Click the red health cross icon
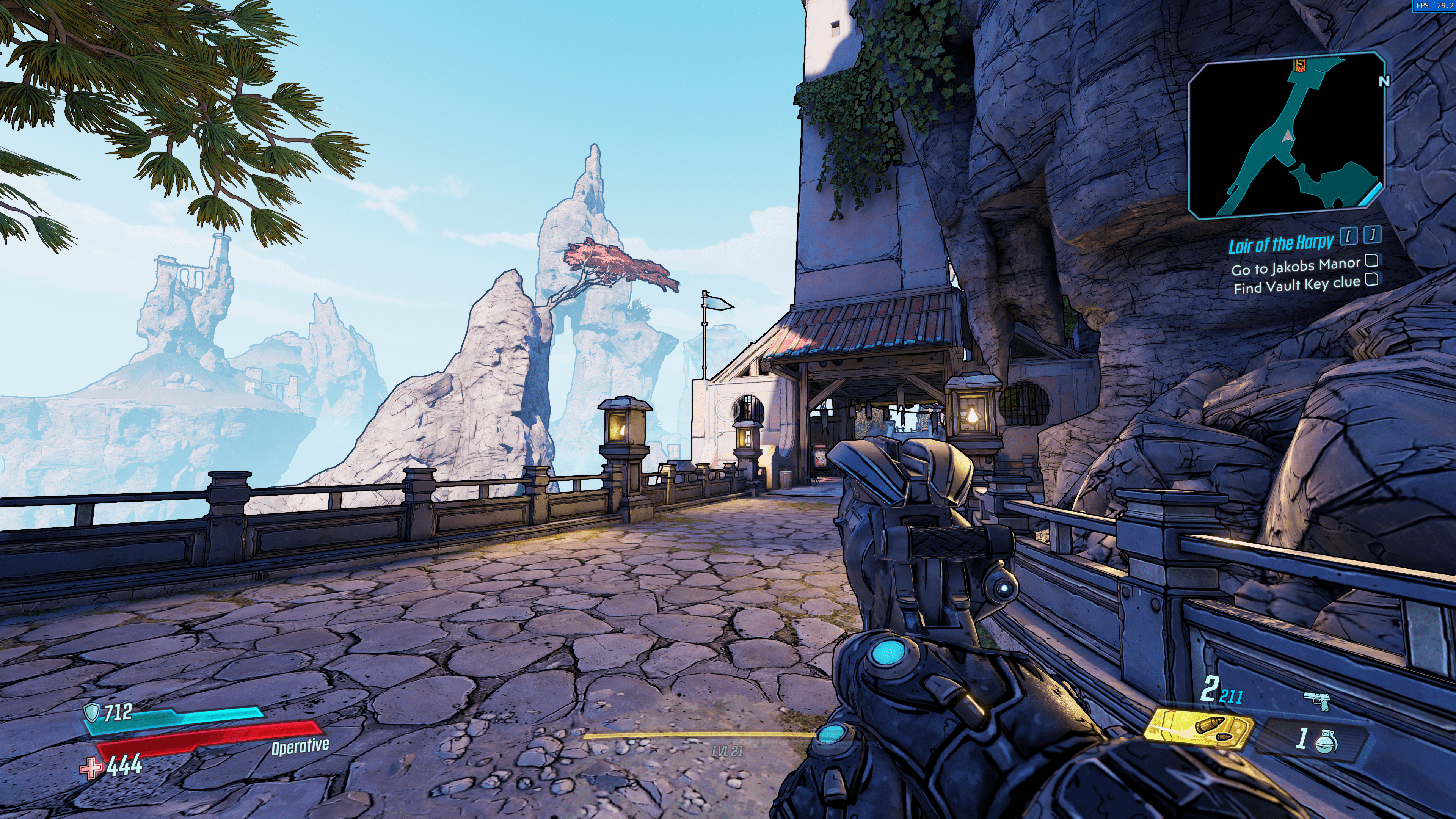1456x819 pixels. coord(91,767)
